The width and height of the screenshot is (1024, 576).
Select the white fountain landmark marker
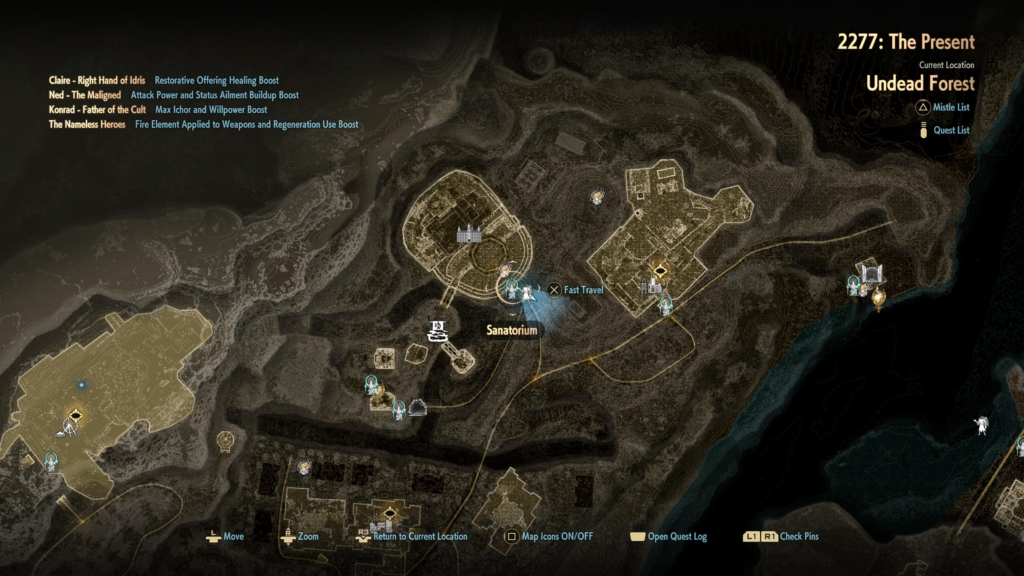[x=436, y=331]
